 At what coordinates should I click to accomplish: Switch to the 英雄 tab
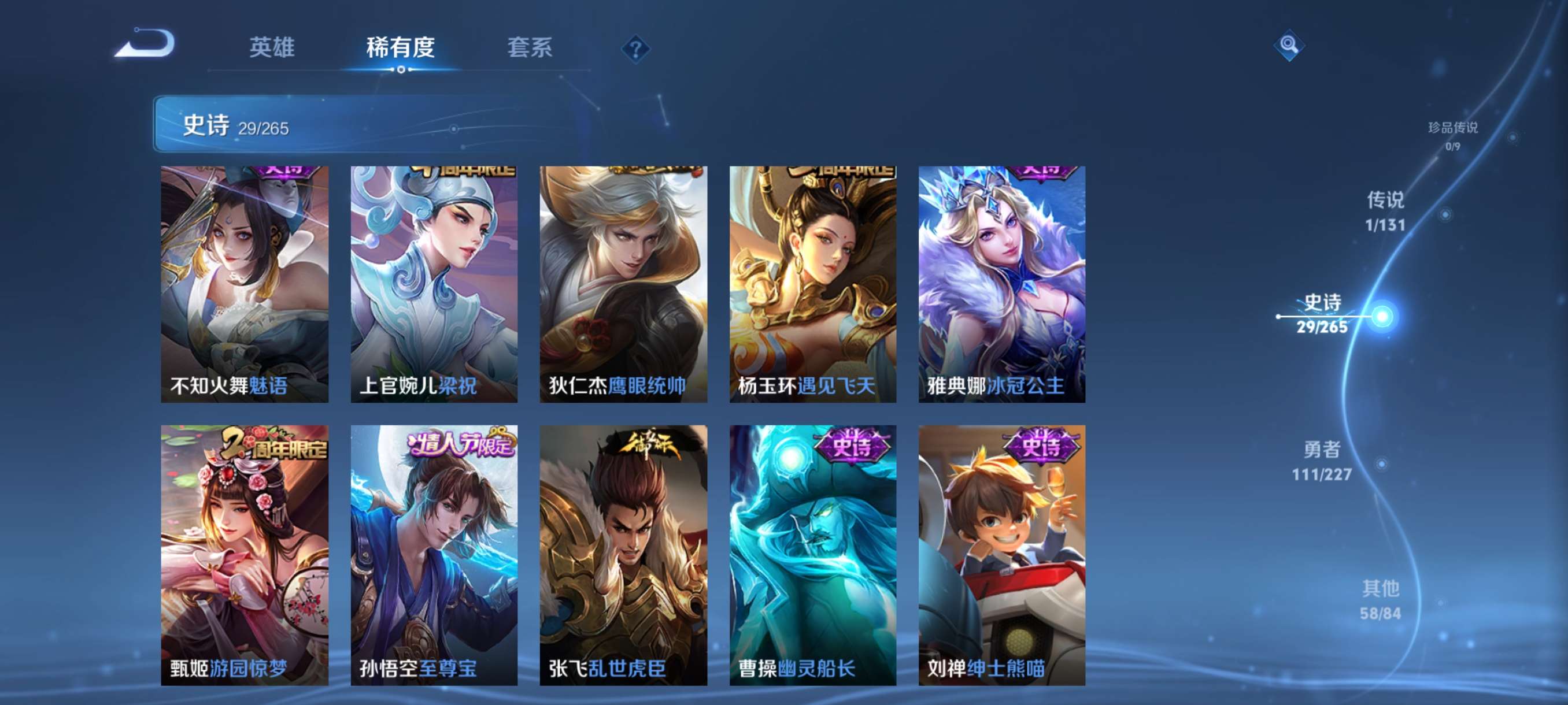(272, 47)
